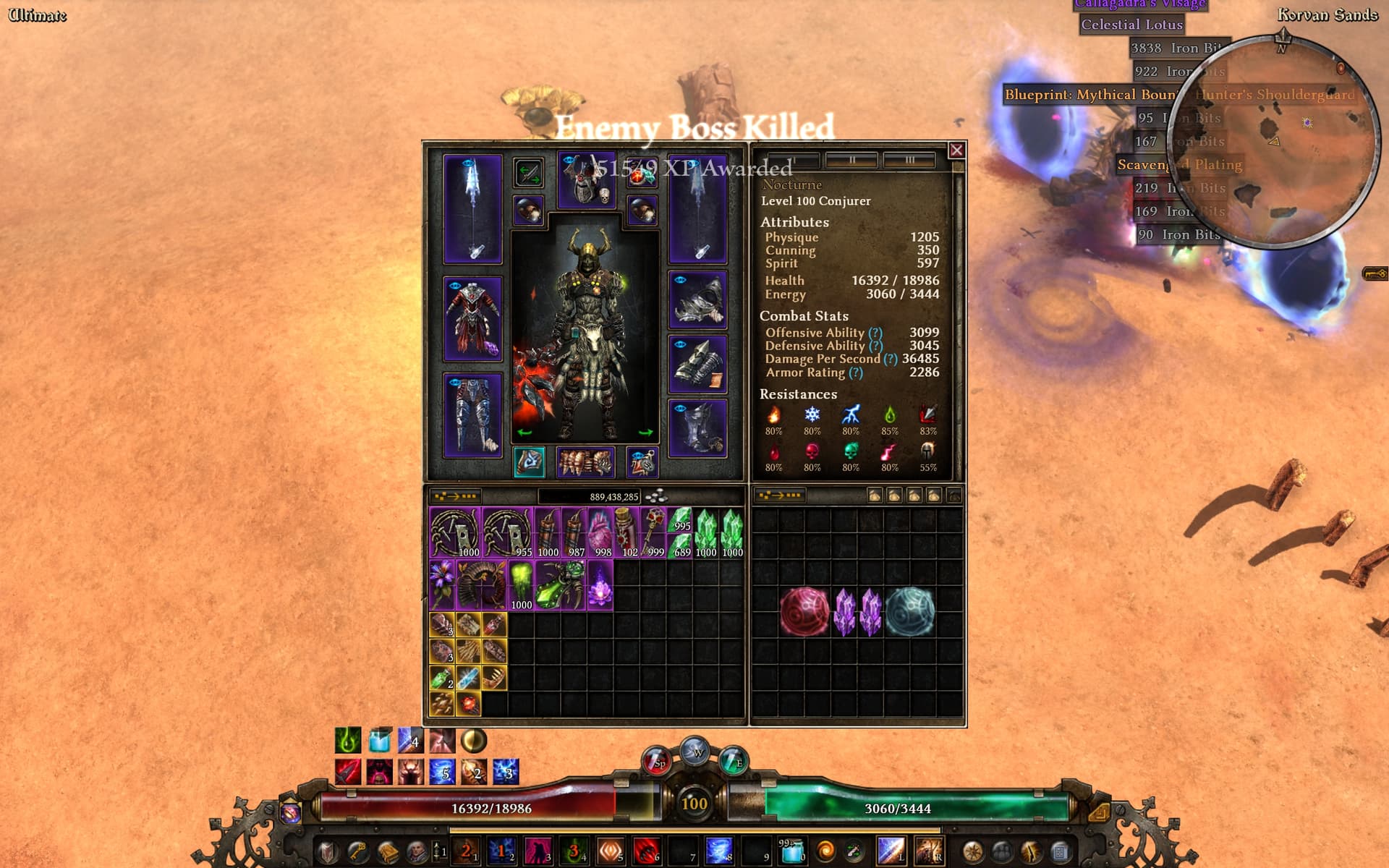Activate the blue whirlwind skill in slot 8
The width and height of the screenshot is (1389, 868).
tap(718, 851)
